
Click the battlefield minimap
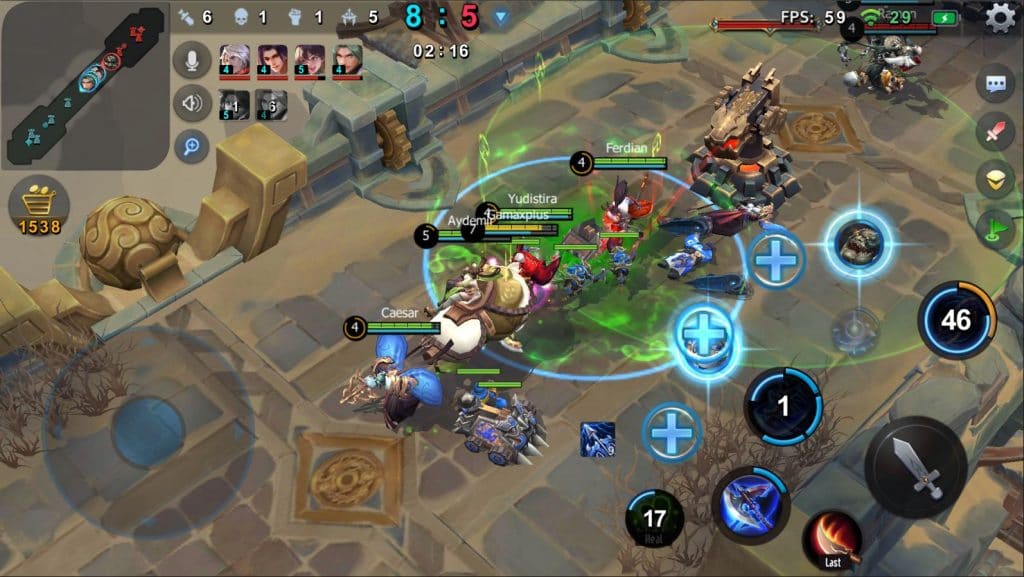(83, 83)
